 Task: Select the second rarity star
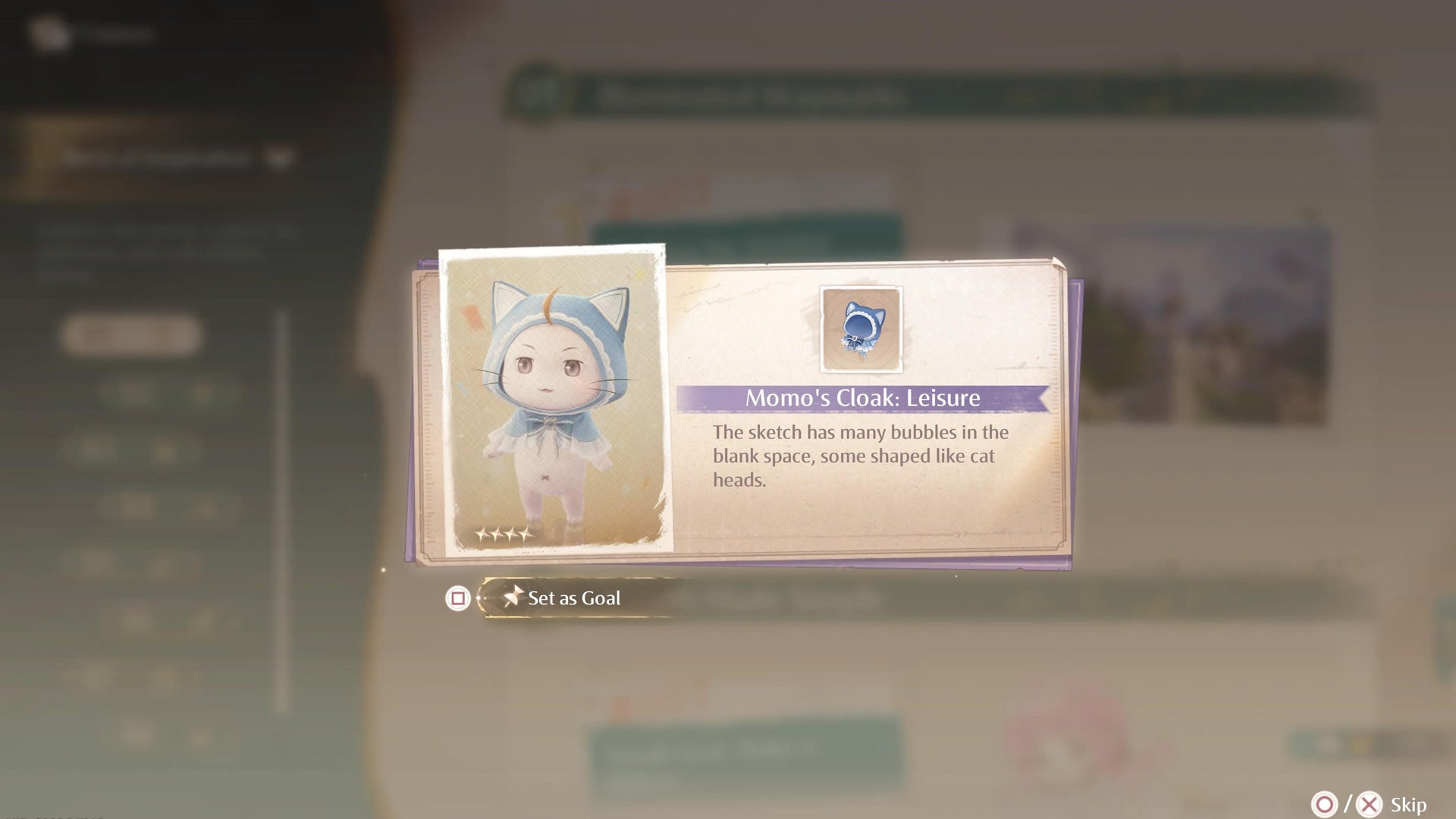pos(500,533)
